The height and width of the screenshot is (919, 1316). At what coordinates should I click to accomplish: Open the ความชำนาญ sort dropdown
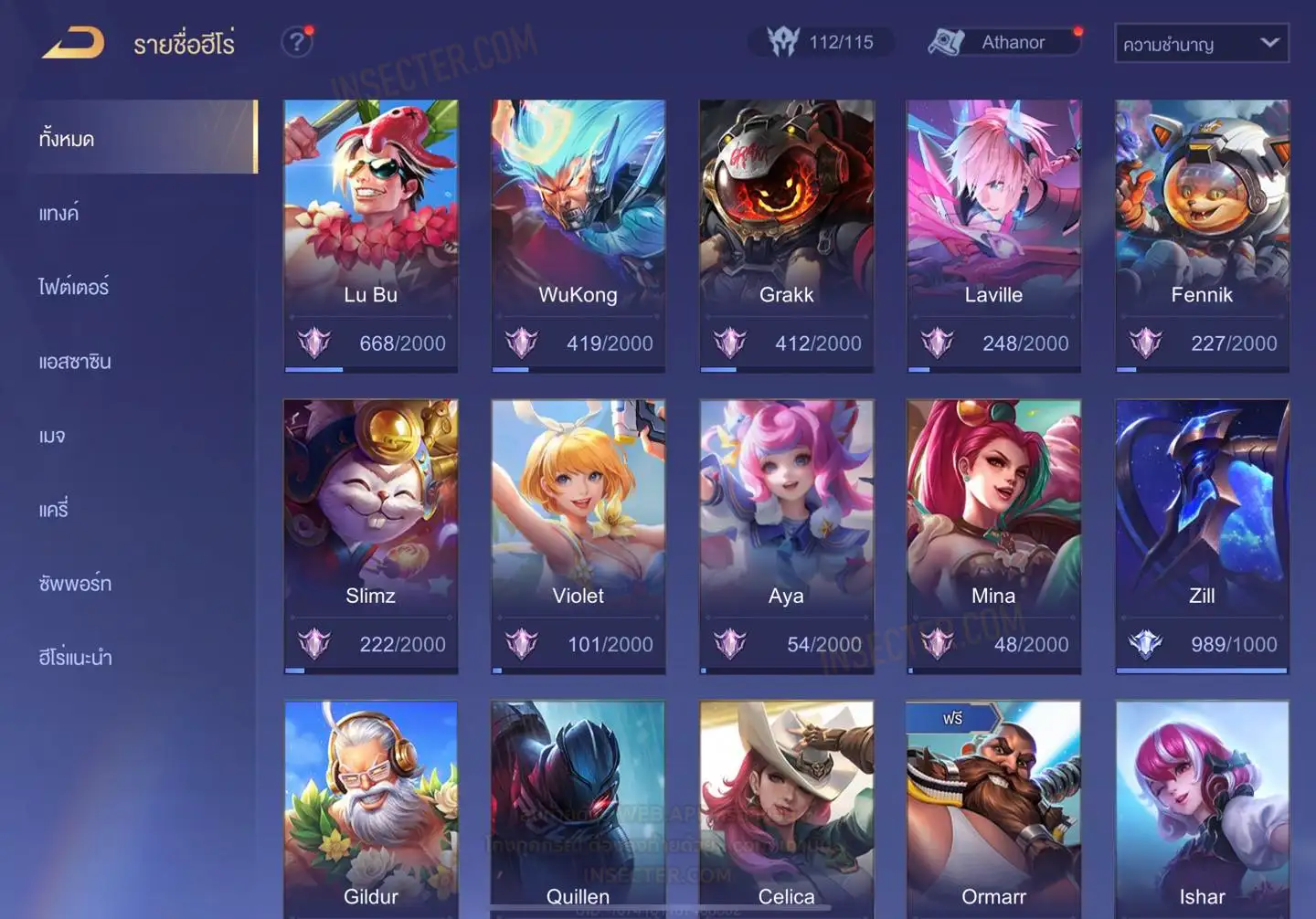(x=1201, y=43)
